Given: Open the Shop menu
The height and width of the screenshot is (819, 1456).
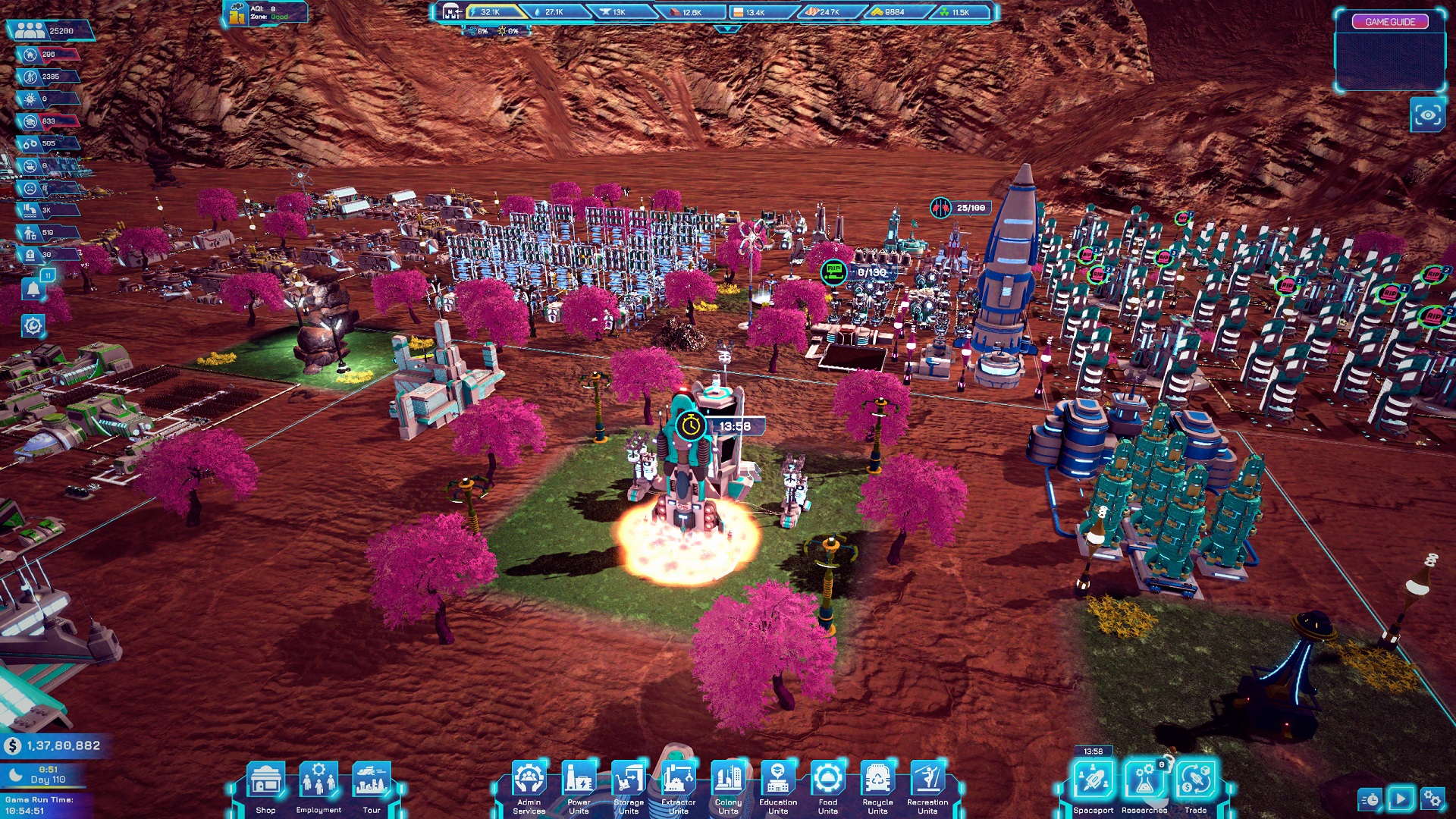Looking at the screenshot, I should tap(265, 781).
